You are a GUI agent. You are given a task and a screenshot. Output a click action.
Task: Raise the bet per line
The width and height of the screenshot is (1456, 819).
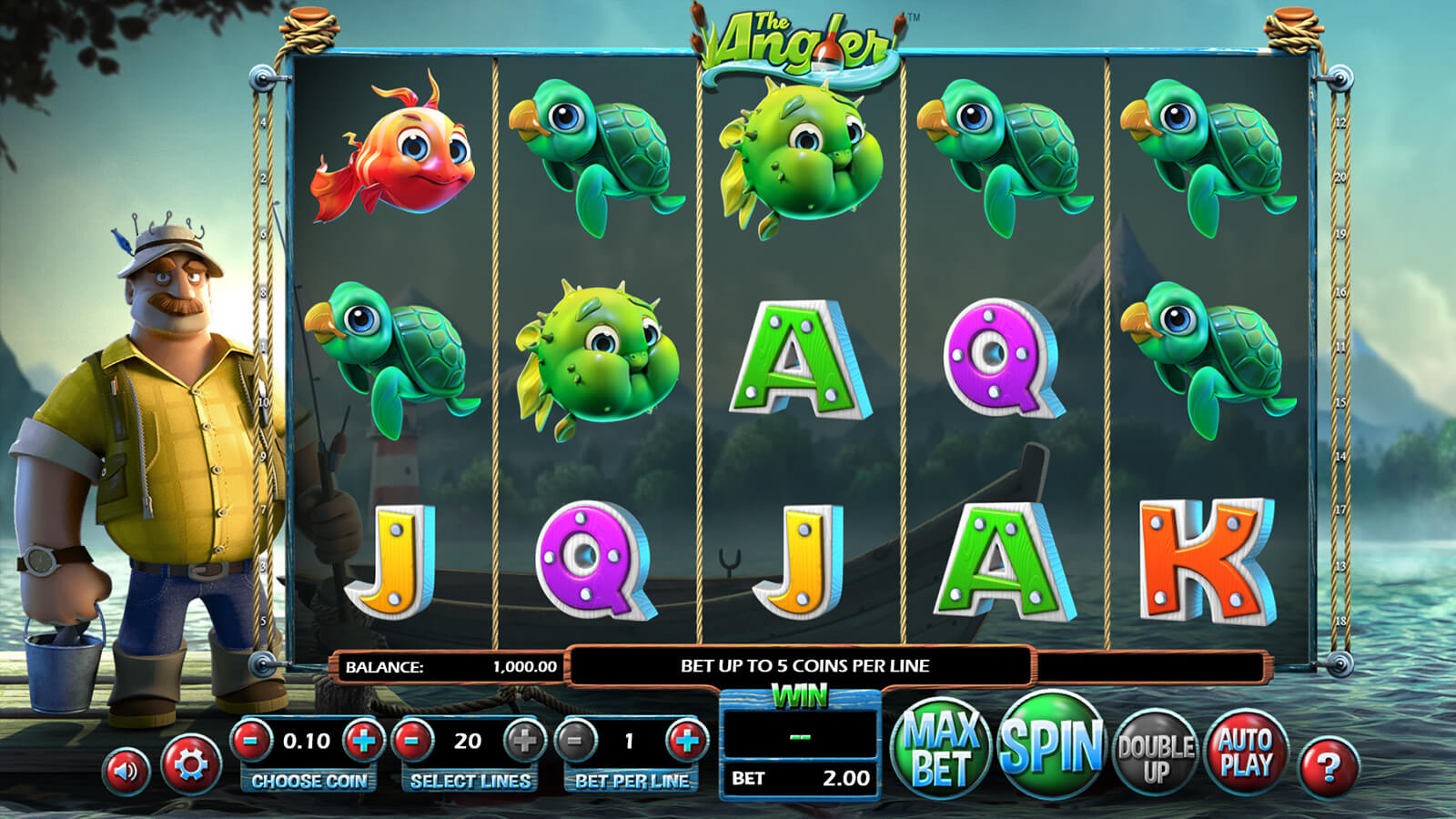[686, 741]
